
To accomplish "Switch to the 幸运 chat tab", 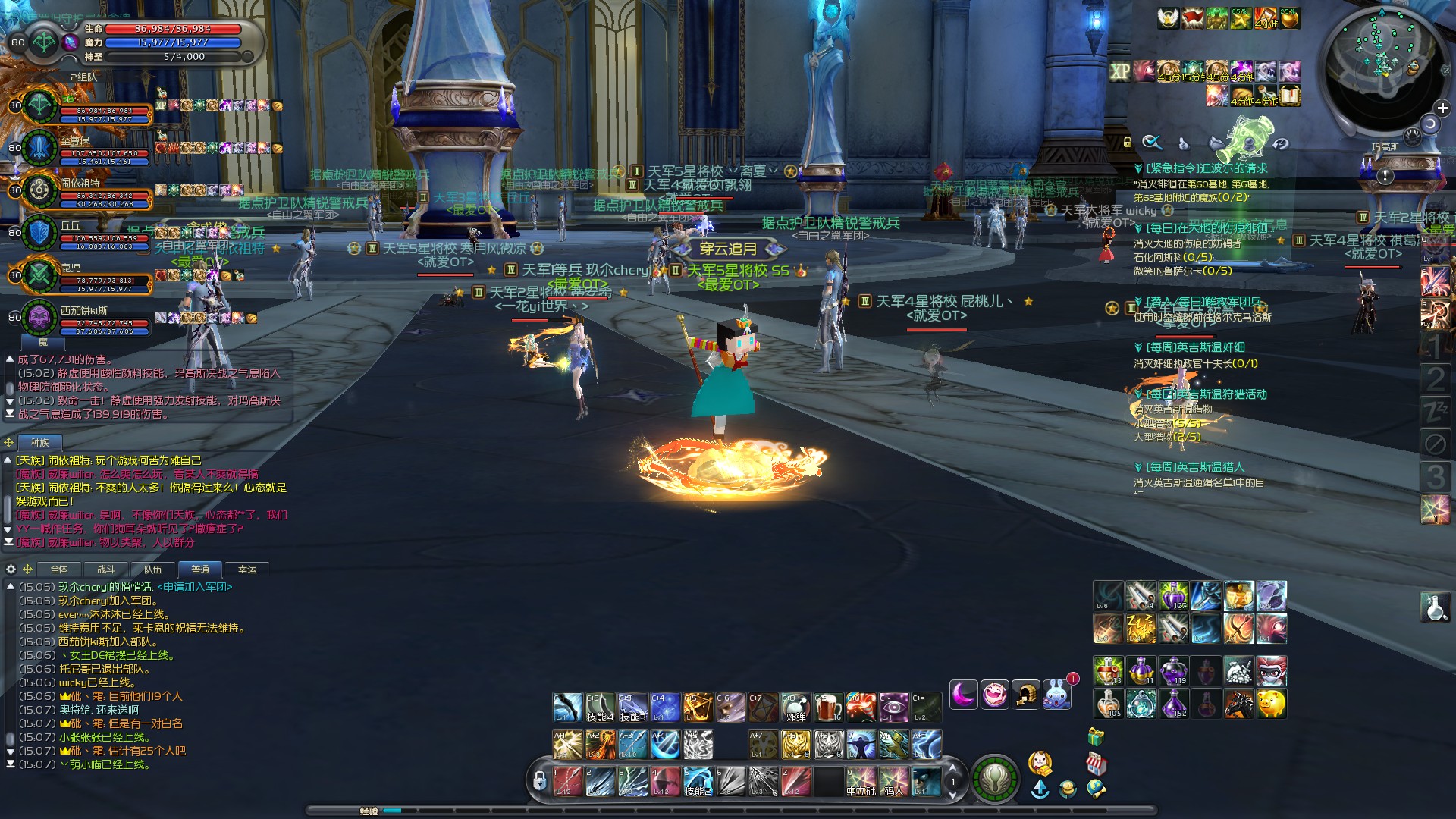I will pyautogui.click(x=247, y=570).
